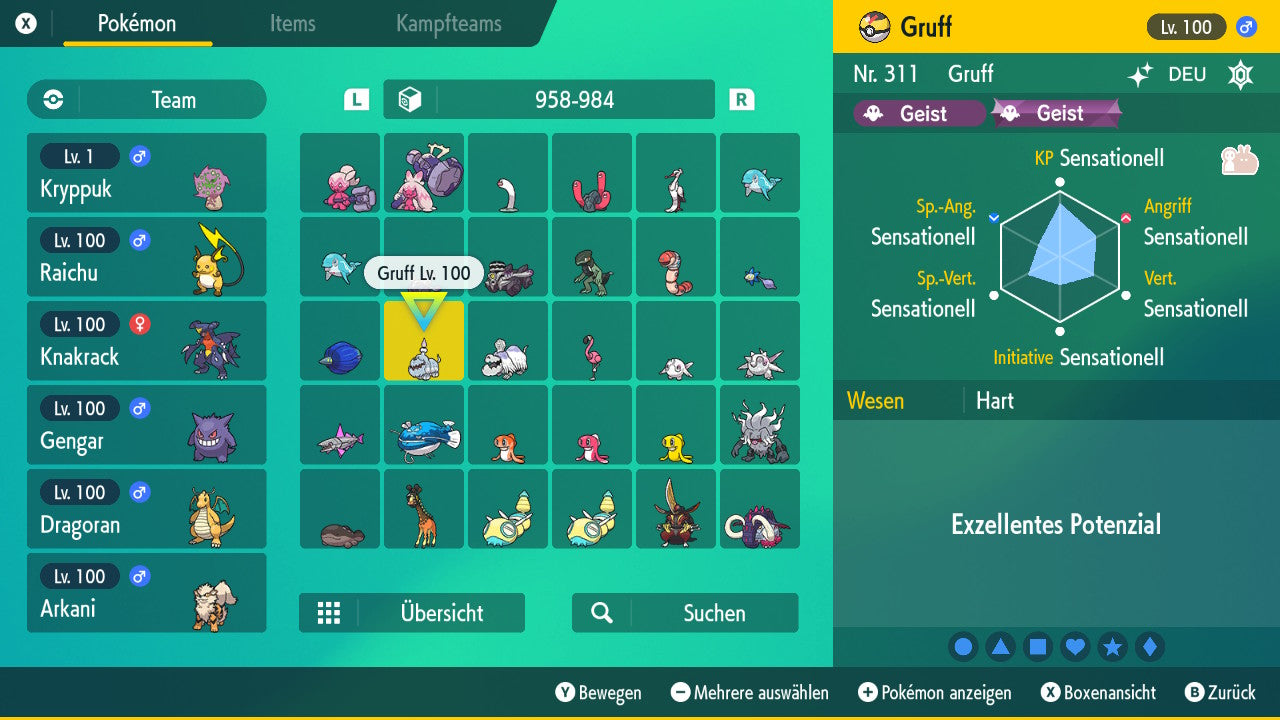Click the R button to change boxes

pyautogui.click(x=740, y=99)
